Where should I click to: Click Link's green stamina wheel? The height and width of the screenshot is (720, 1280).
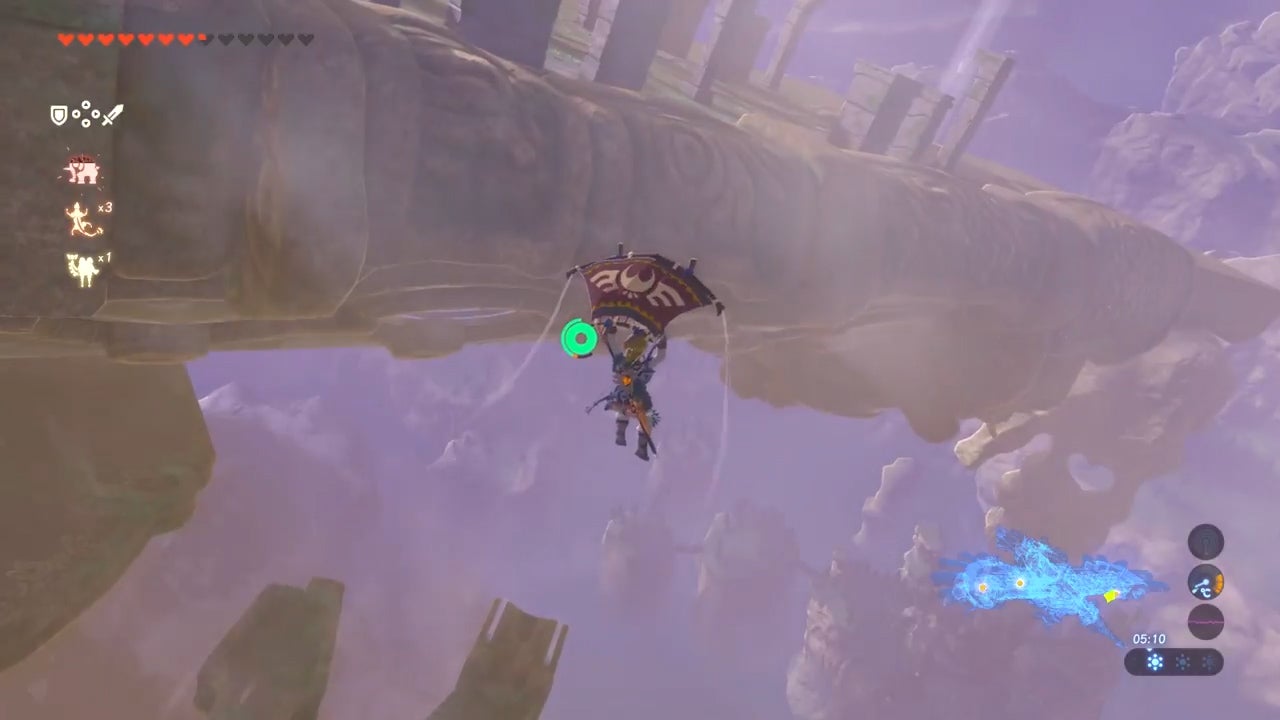point(578,339)
